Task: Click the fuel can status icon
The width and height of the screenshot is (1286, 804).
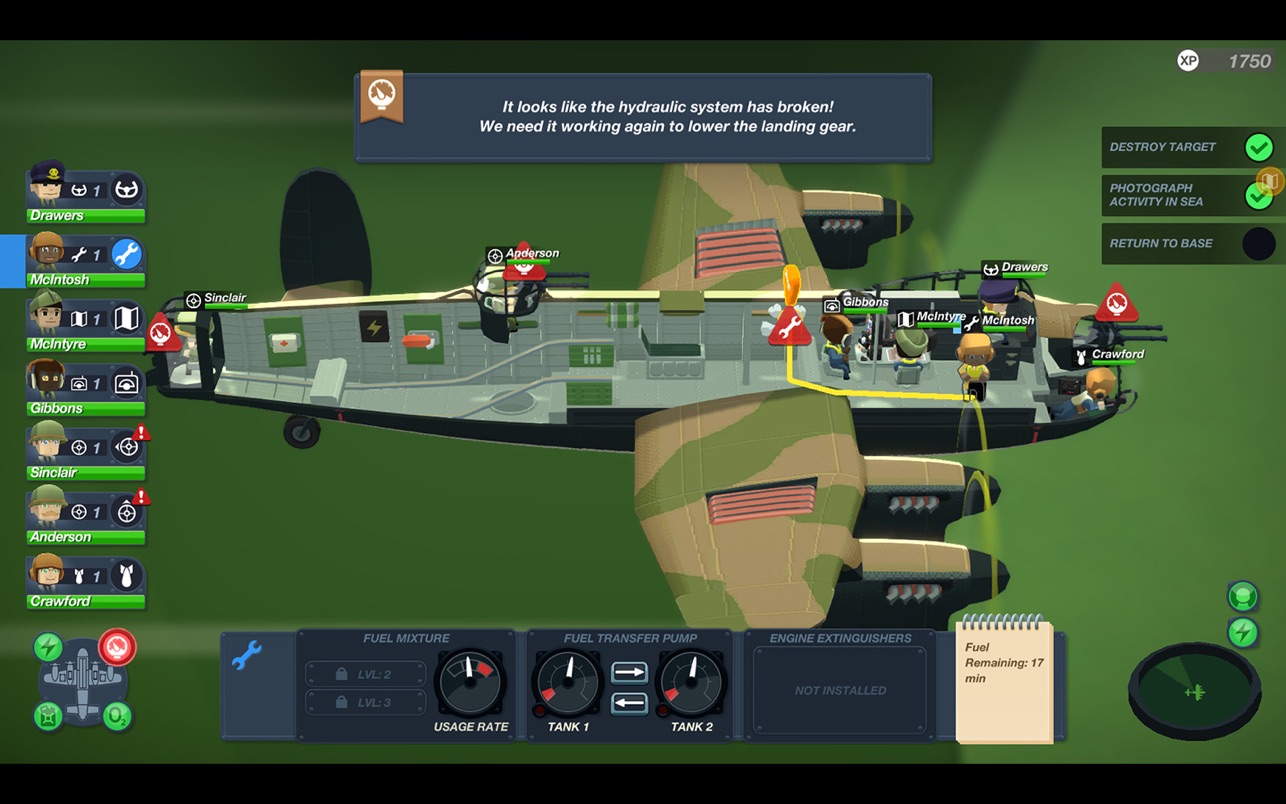Action: pyautogui.click(x=48, y=716)
